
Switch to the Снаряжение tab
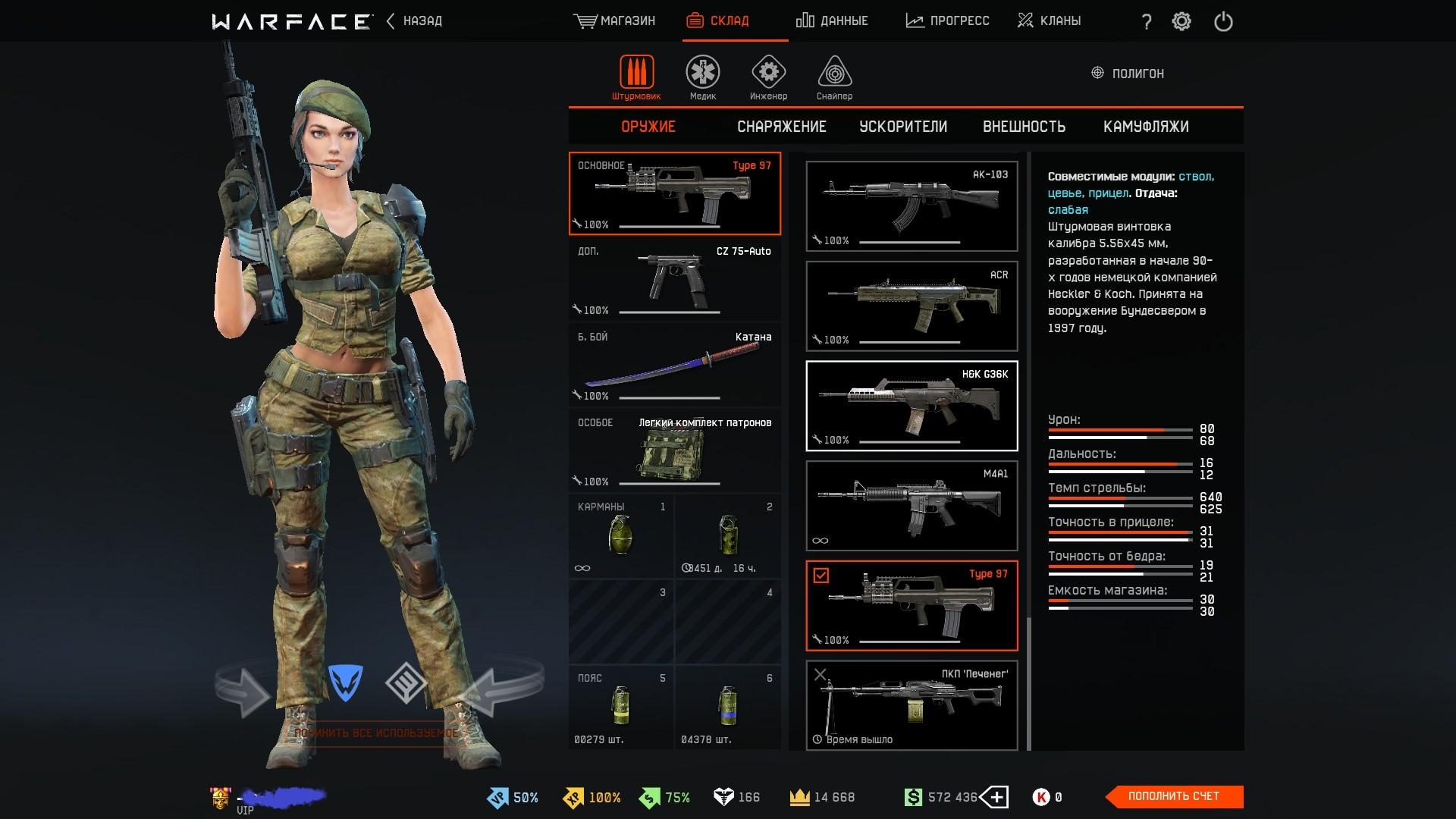click(x=781, y=127)
